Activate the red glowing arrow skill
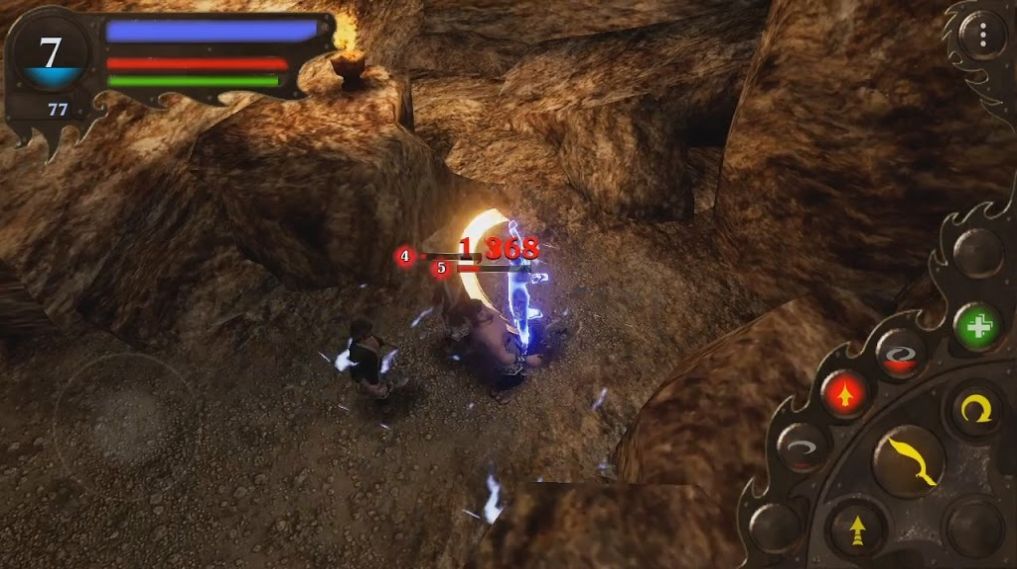This screenshot has height=569, width=1017. (845, 393)
